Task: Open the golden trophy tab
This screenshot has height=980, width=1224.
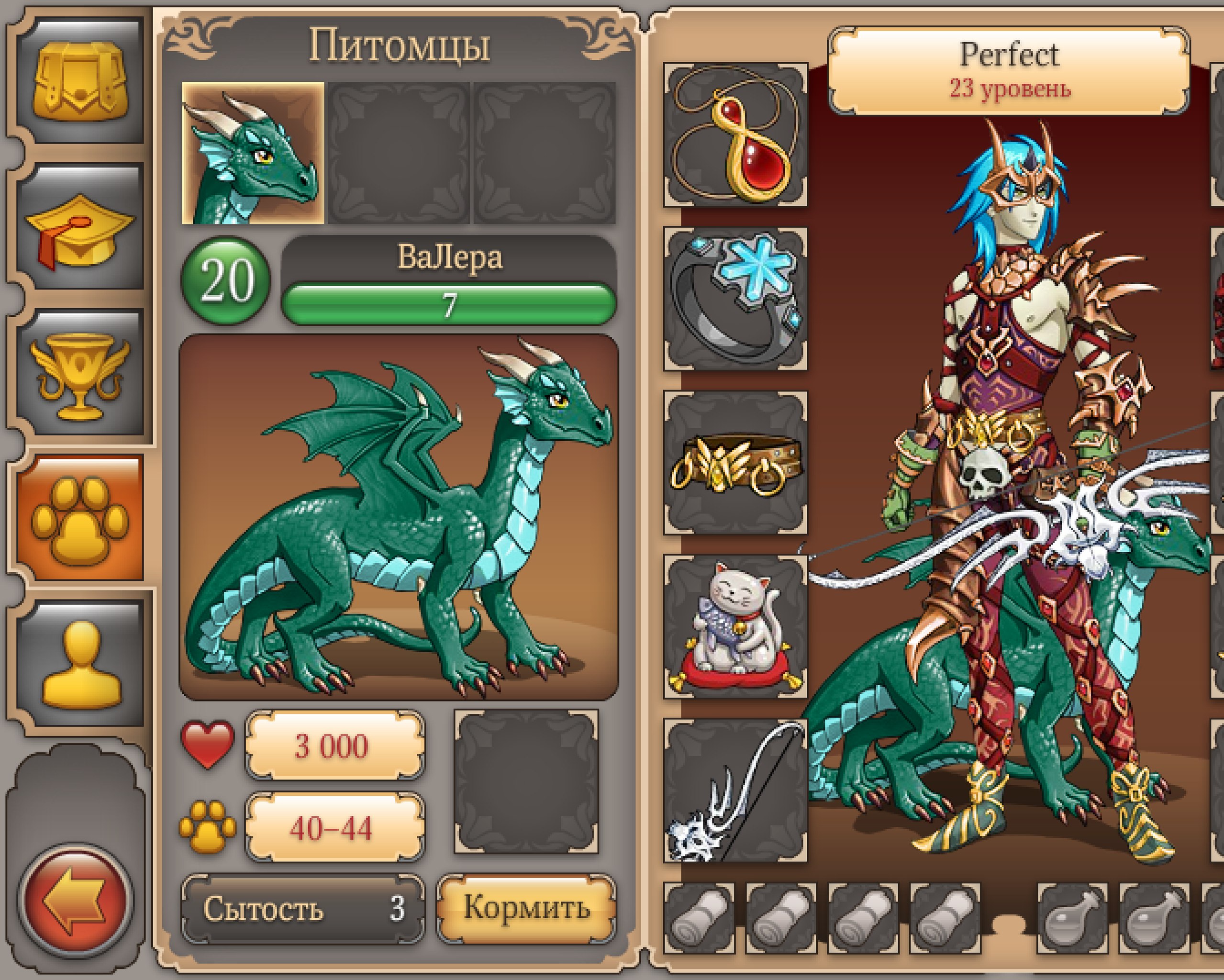Action: 80,372
